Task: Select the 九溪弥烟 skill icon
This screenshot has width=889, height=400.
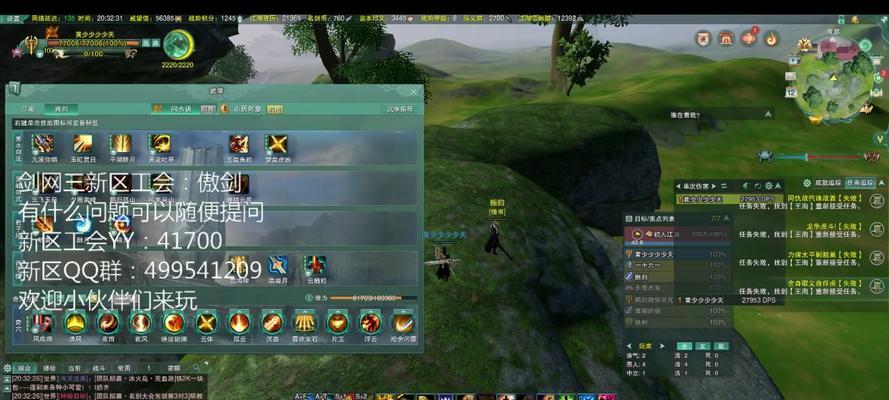Action: [x=42, y=145]
